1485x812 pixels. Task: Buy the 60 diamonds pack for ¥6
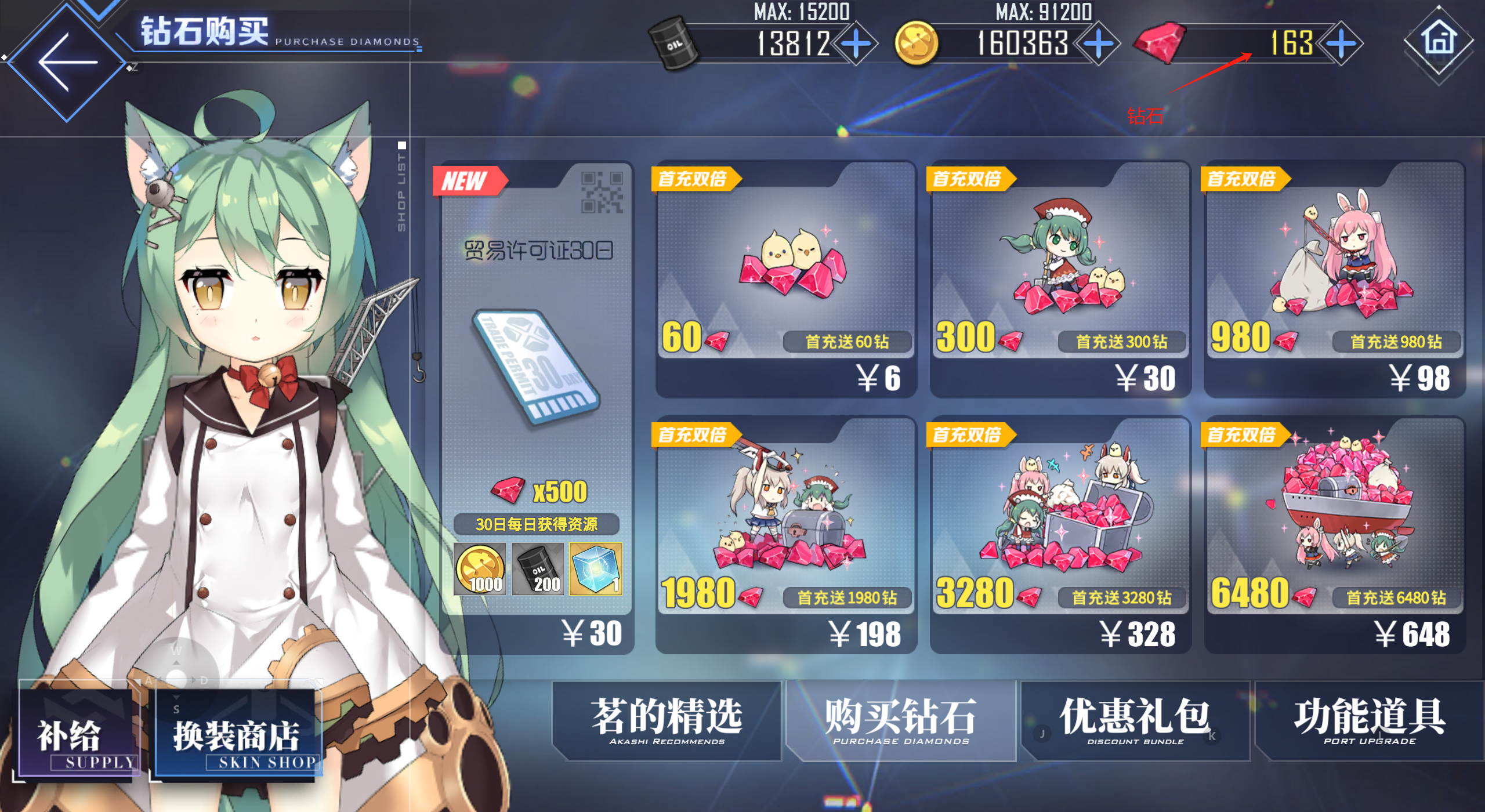[785, 284]
